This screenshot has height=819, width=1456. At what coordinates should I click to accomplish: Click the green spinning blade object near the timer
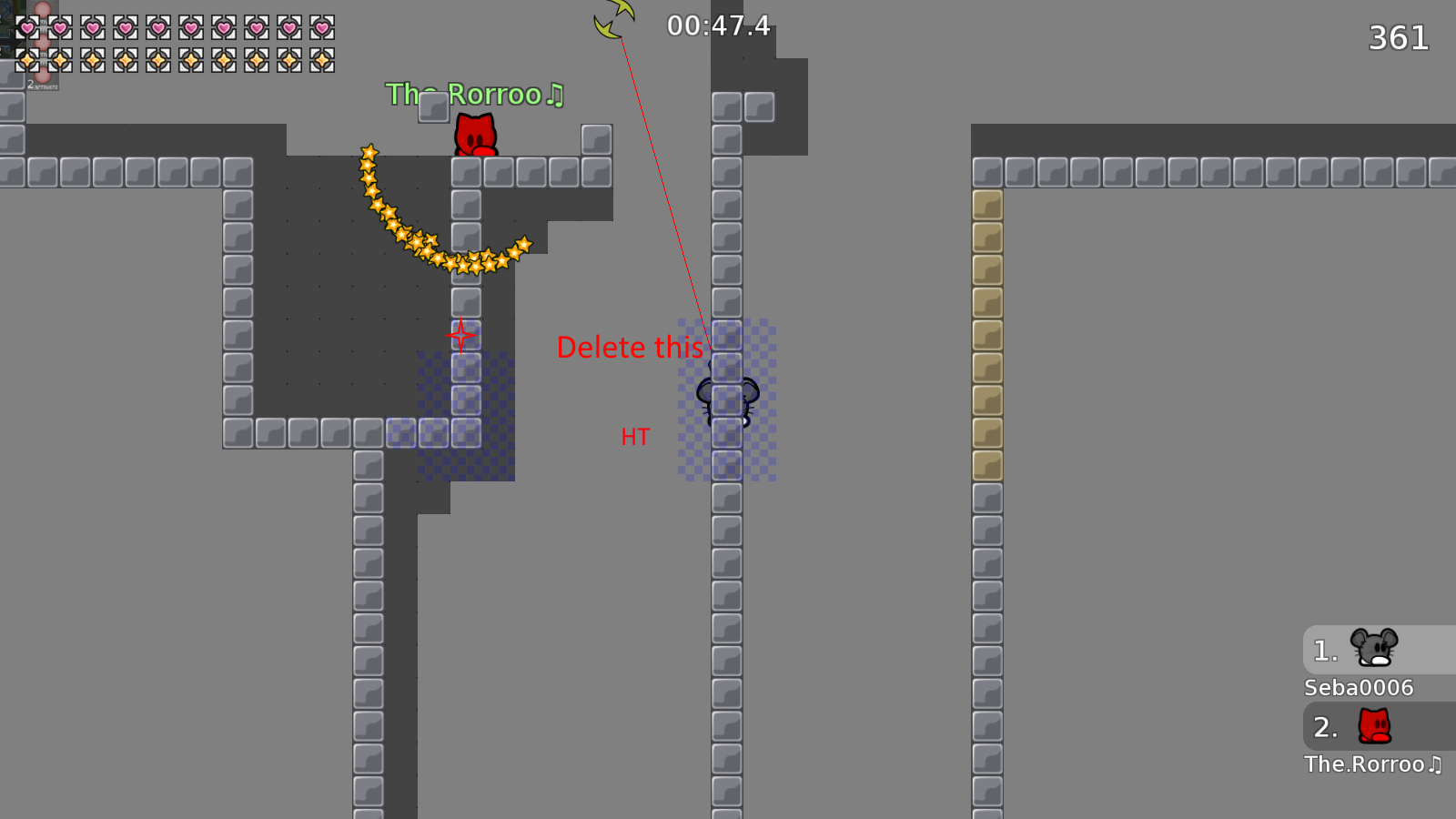pos(612,18)
